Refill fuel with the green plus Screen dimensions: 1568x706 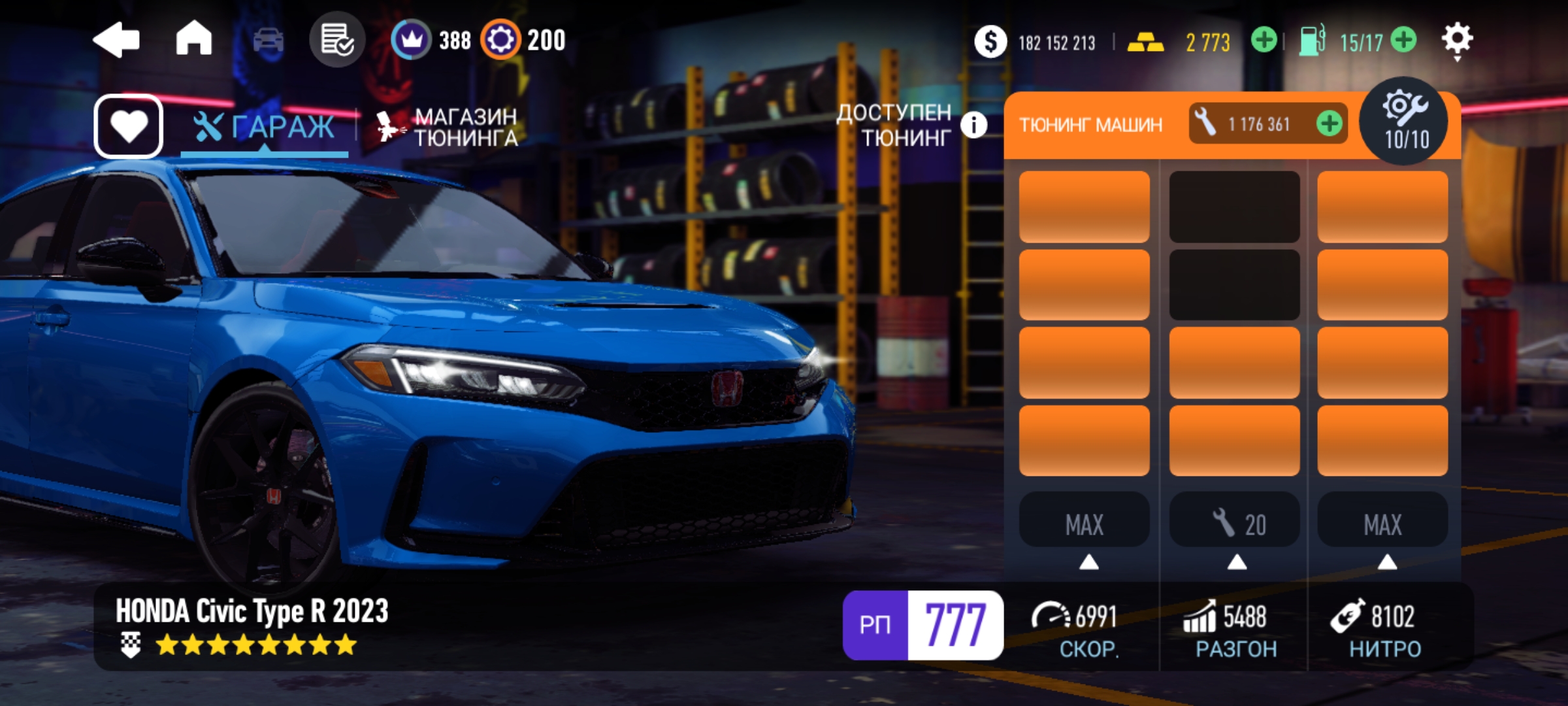(x=1403, y=41)
